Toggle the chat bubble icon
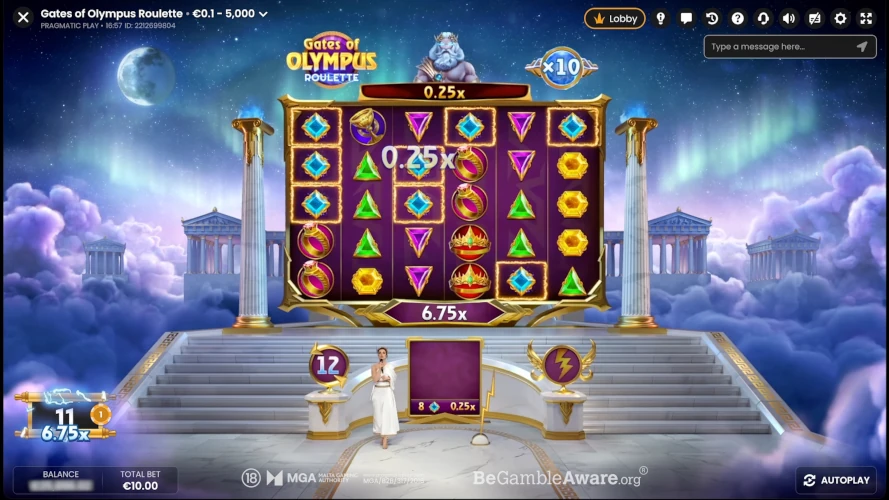 [686, 18]
